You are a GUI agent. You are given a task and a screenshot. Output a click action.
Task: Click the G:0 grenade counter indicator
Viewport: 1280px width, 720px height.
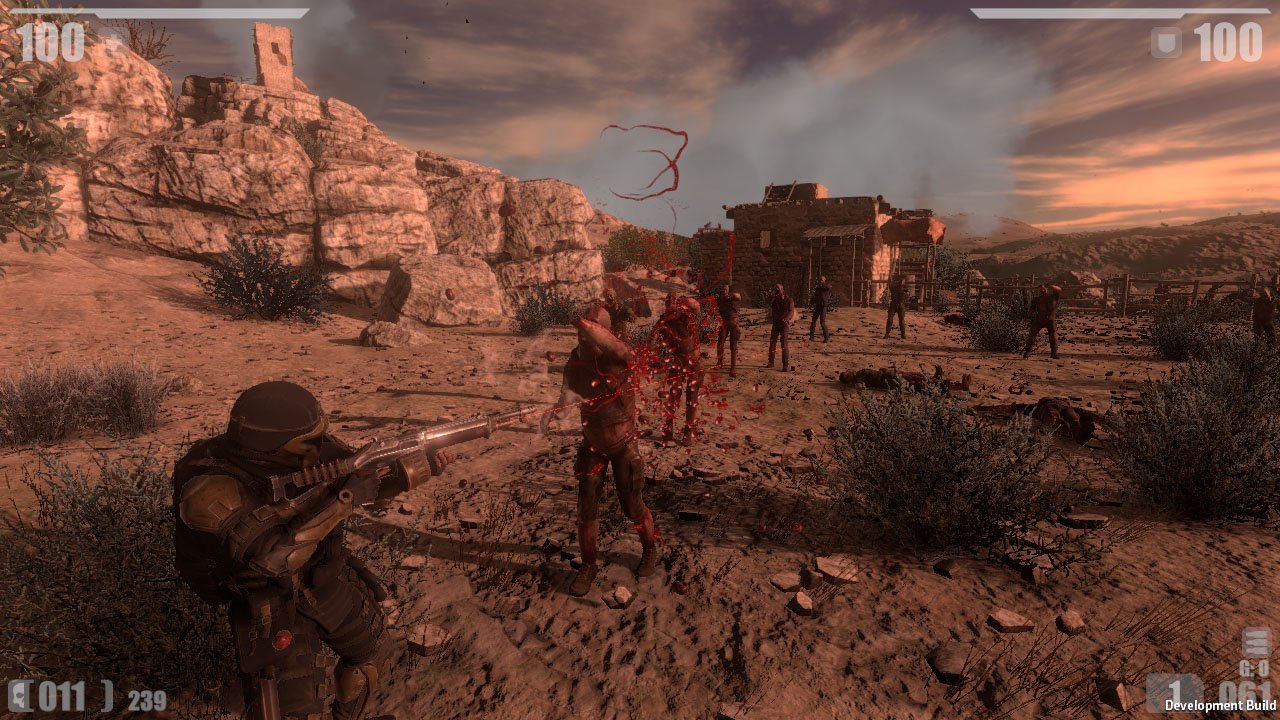click(1253, 667)
